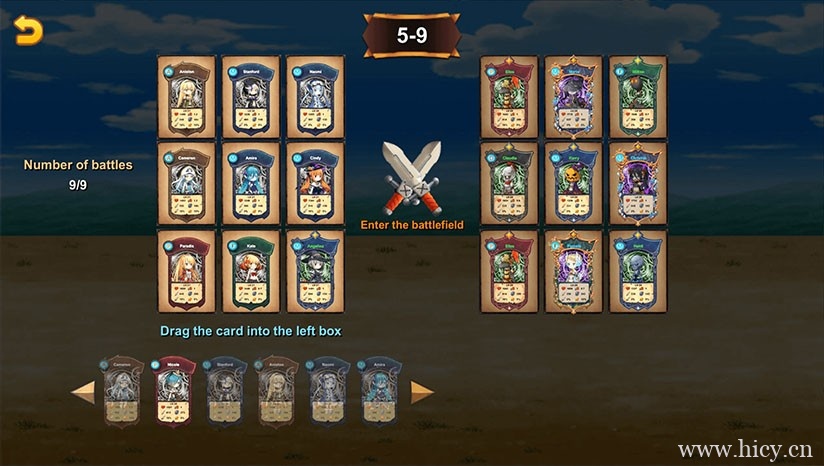Image resolution: width=824 pixels, height=466 pixels.
Task: Select the green-framed Angelina card
Action: 315,271
